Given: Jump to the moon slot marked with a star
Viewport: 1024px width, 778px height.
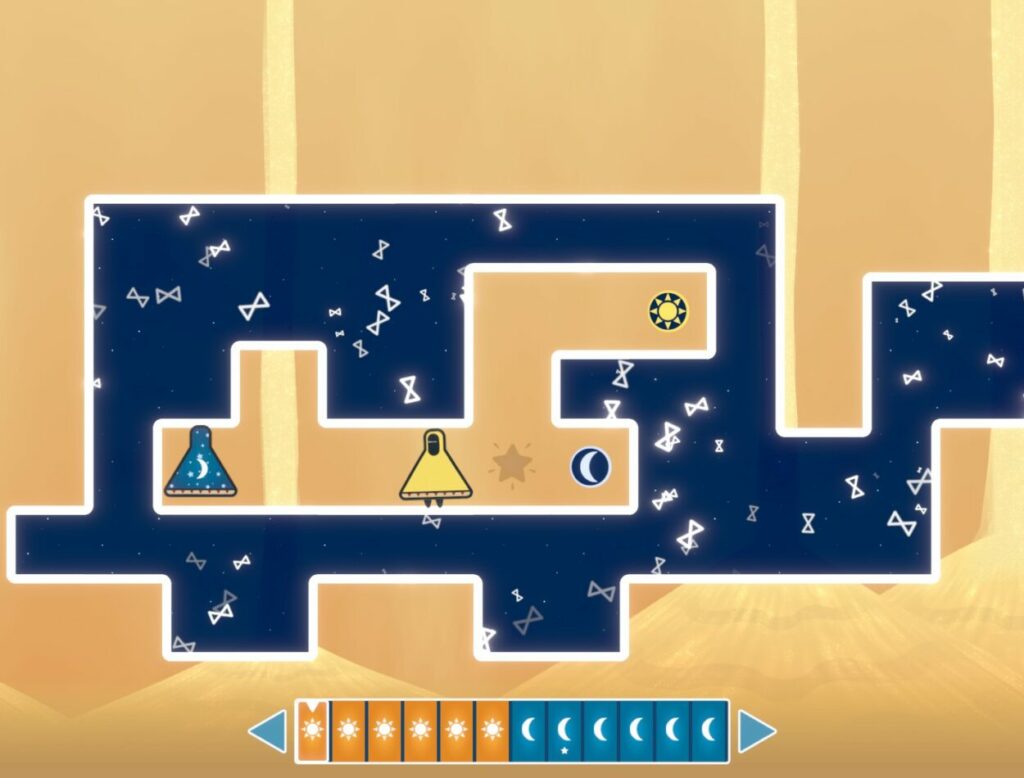Looking at the screenshot, I should tap(564, 732).
